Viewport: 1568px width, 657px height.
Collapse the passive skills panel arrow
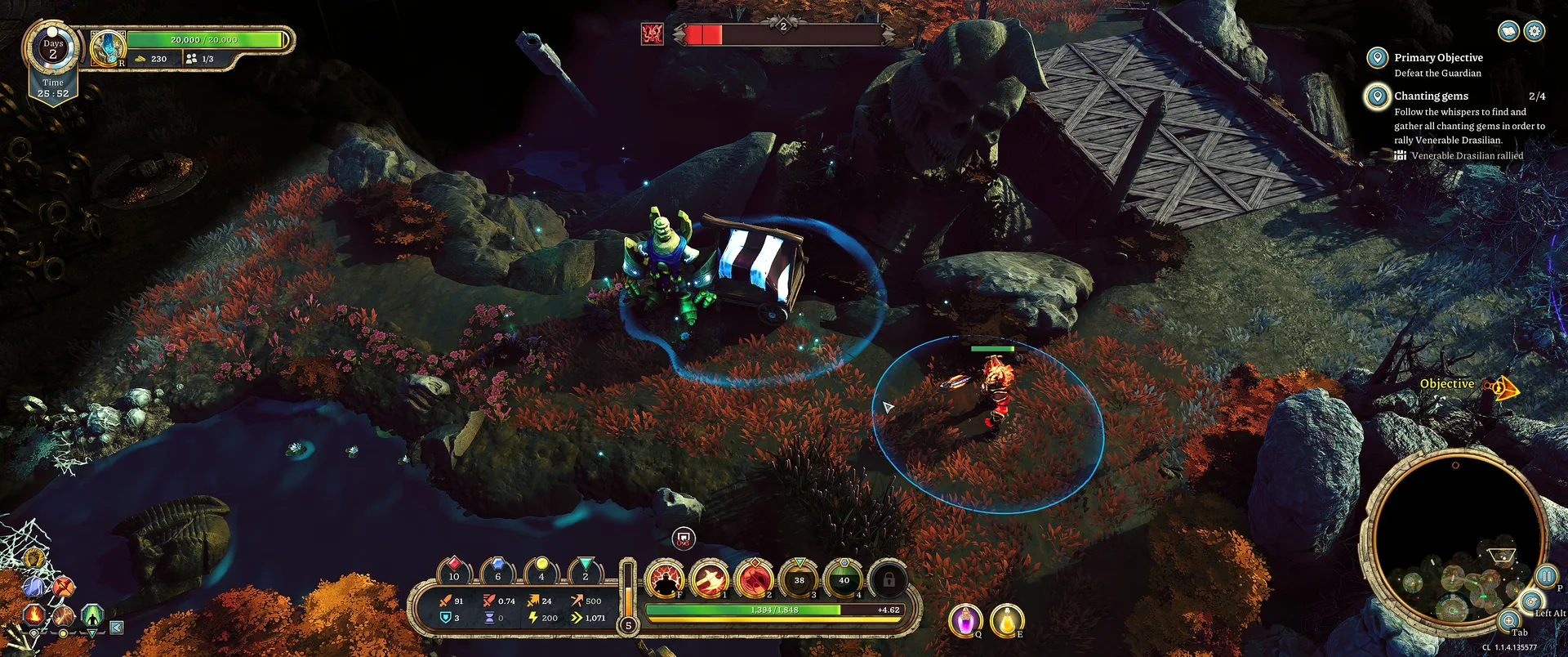pyautogui.click(x=117, y=628)
